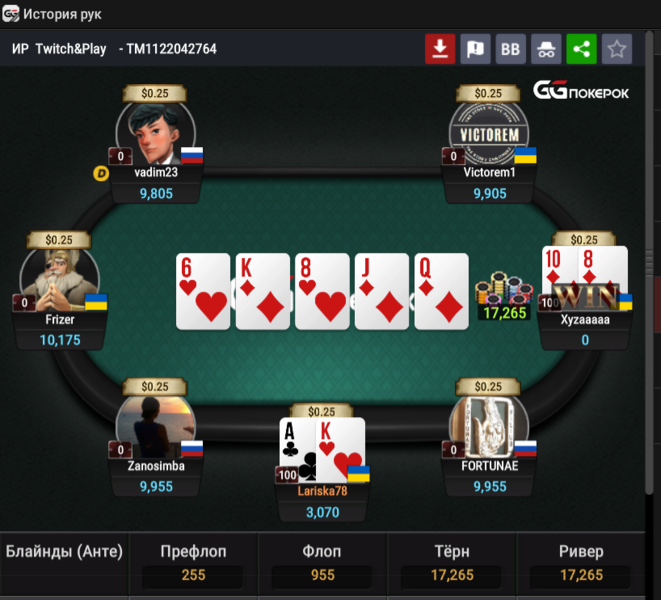Switch to the Флоп street
The image size is (661, 600).
pyautogui.click(x=322, y=564)
